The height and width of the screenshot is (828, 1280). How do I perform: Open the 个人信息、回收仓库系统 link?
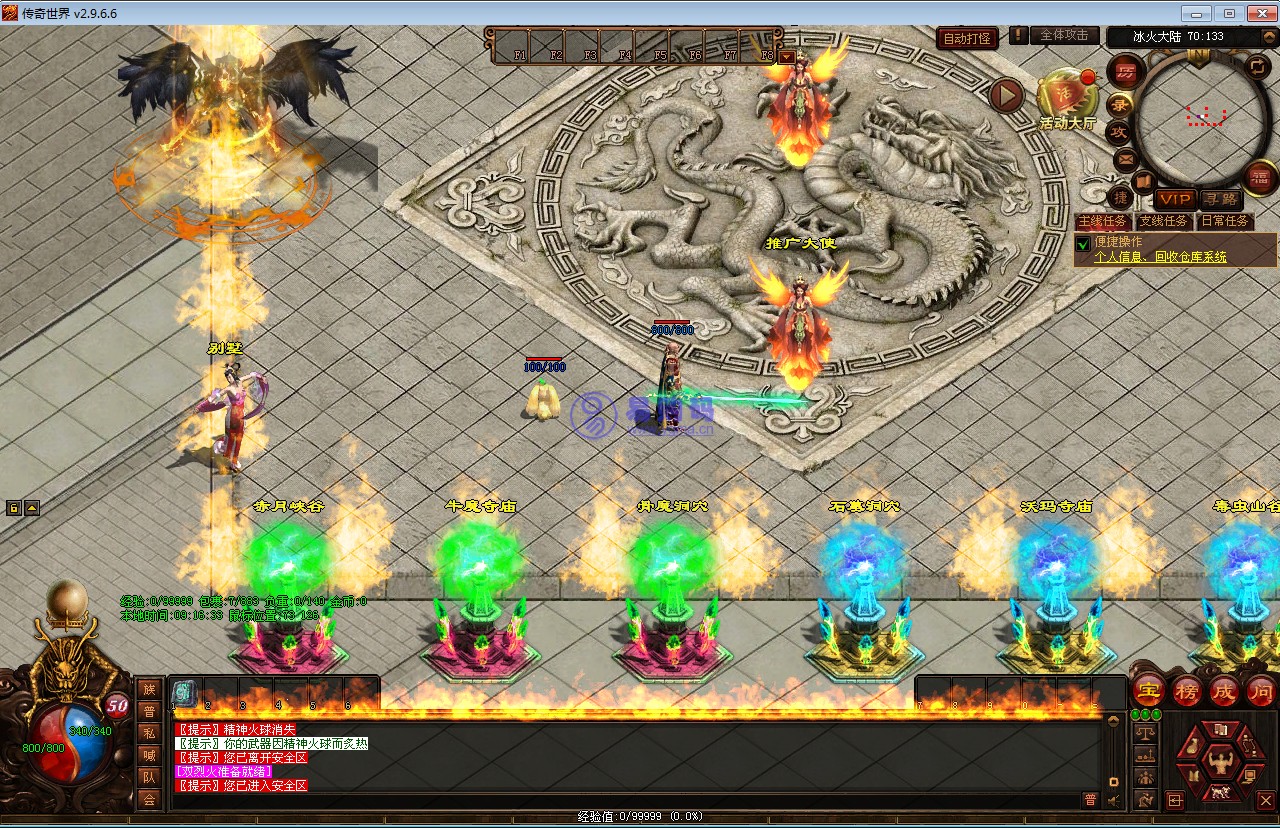(1160, 257)
